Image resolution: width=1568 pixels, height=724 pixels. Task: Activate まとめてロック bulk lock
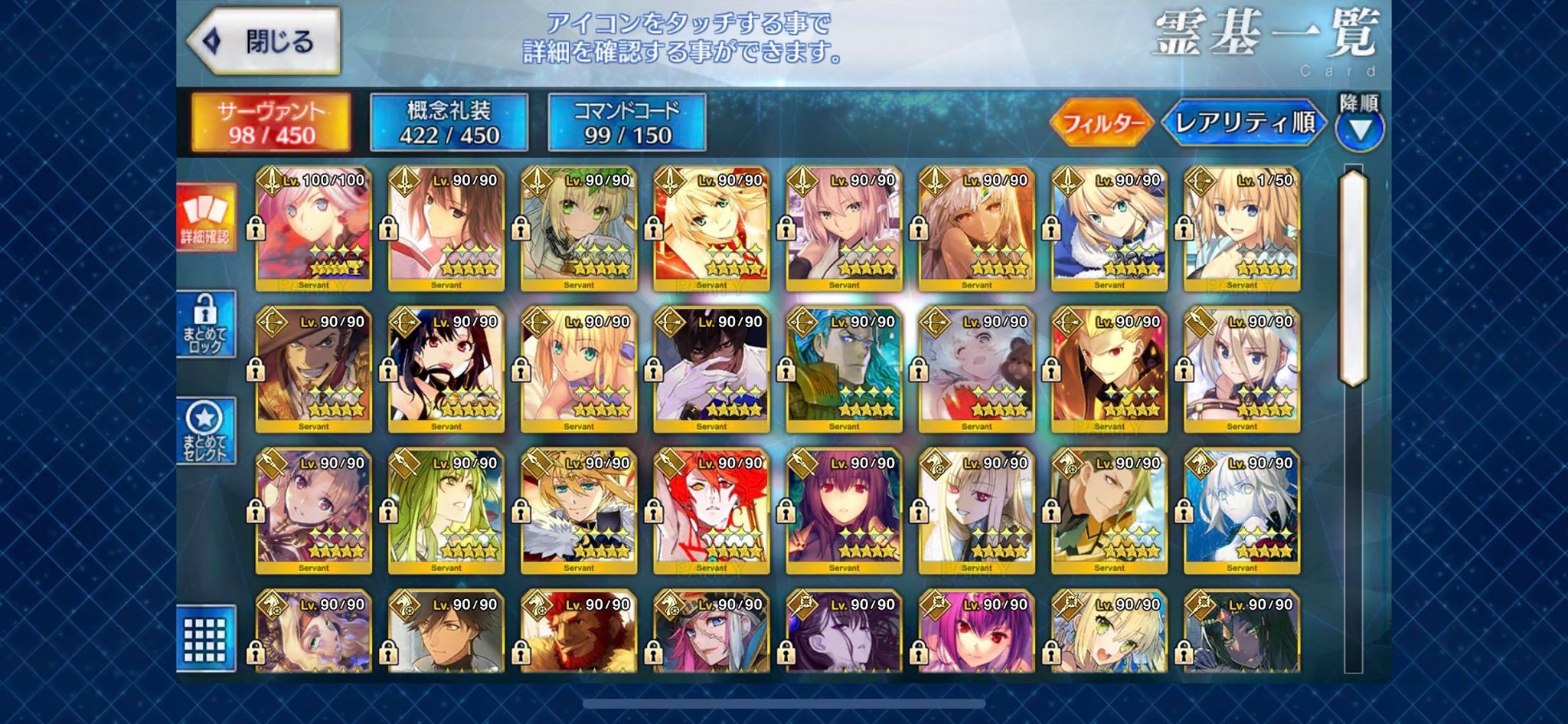205,325
